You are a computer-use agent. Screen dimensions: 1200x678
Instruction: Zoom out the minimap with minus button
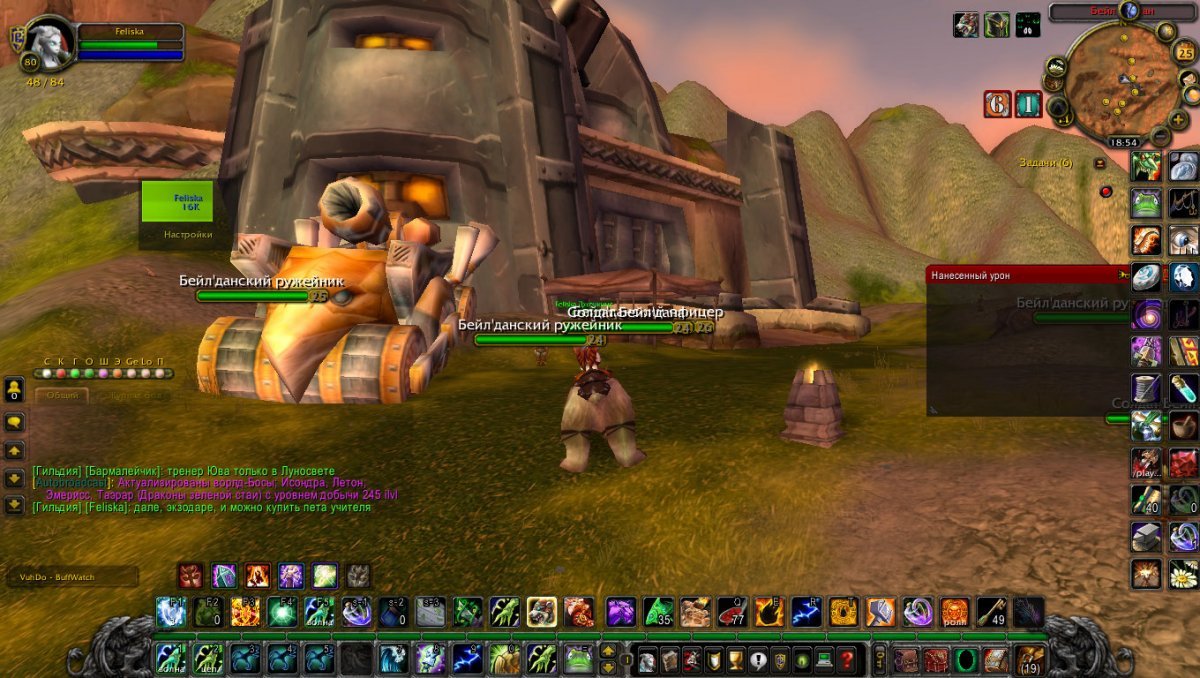point(1159,135)
